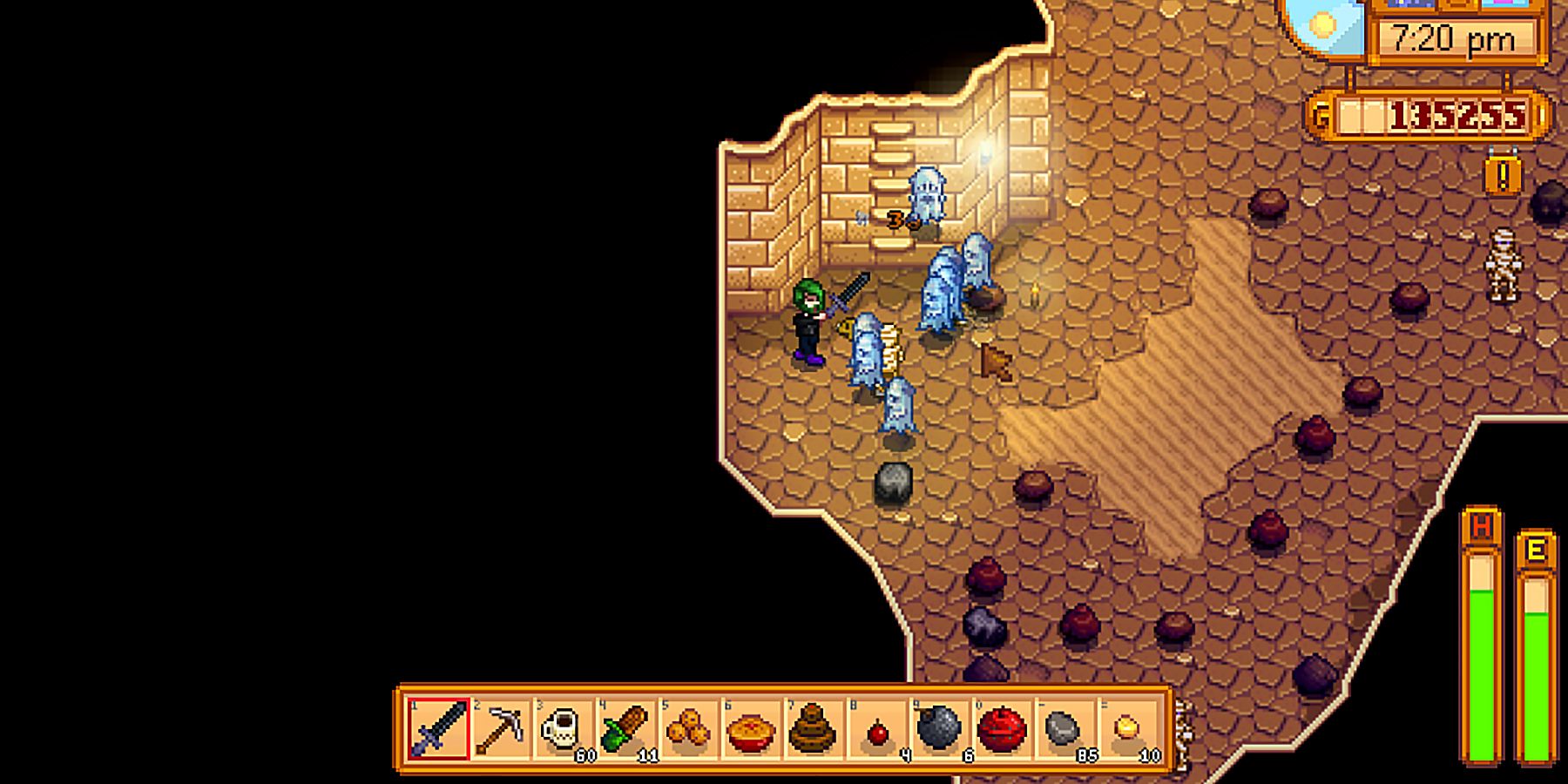
Task: Choose the coffee cup stack
Action: pyautogui.click(x=564, y=728)
